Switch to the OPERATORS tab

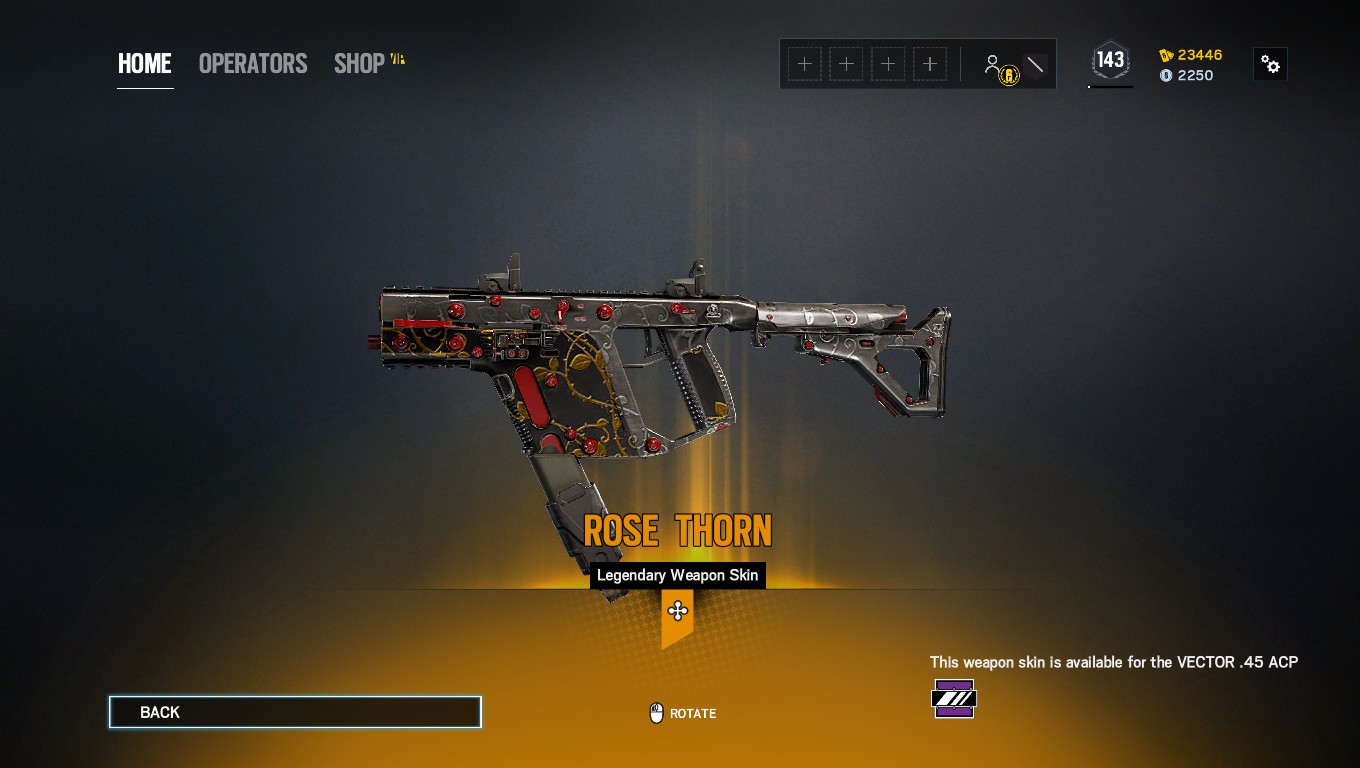(253, 63)
